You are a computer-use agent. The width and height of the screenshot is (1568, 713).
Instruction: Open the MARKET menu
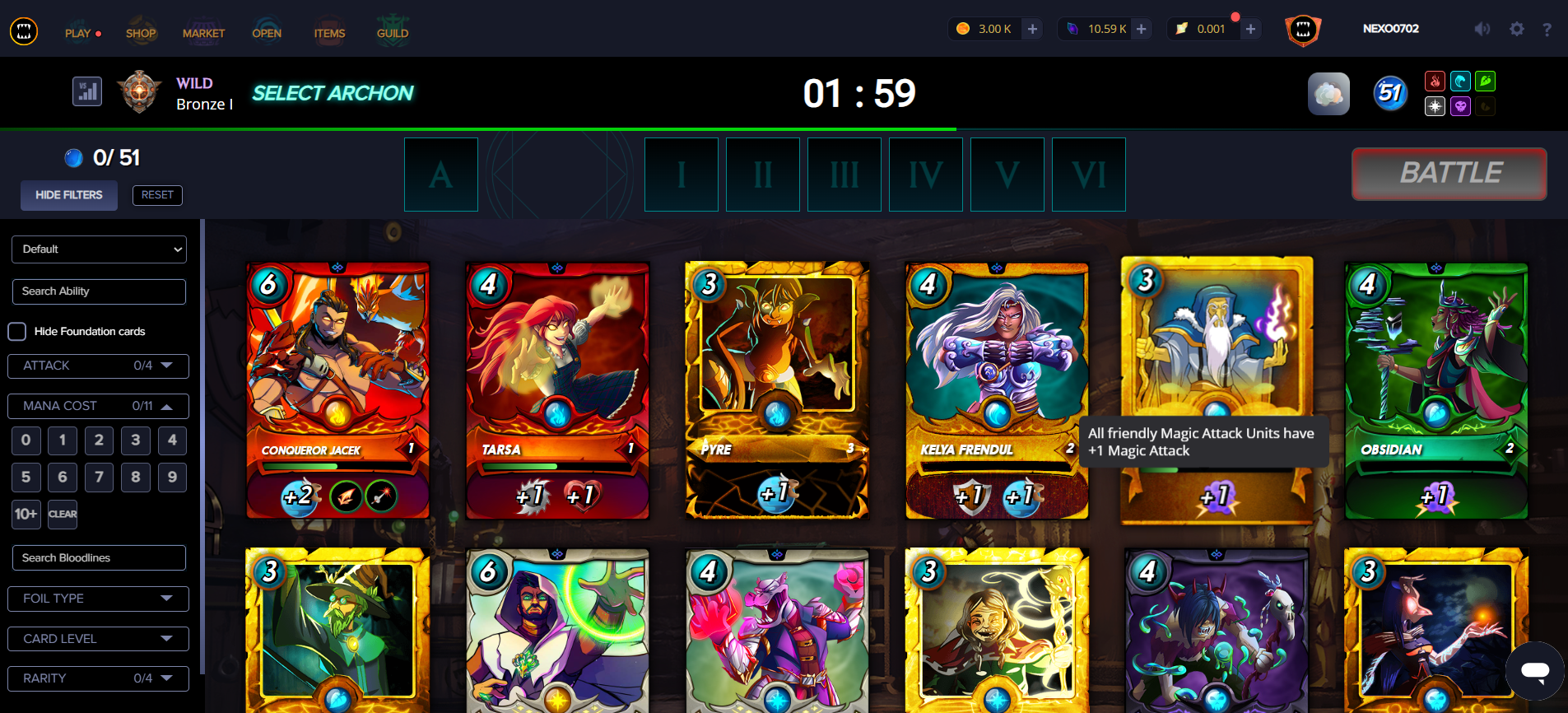[204, 33]
